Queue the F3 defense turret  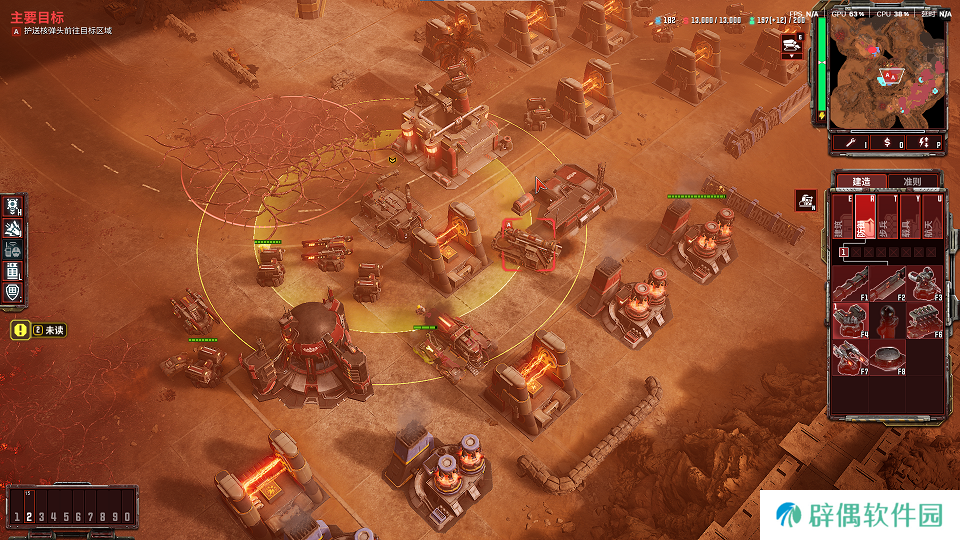pos(925,284)
